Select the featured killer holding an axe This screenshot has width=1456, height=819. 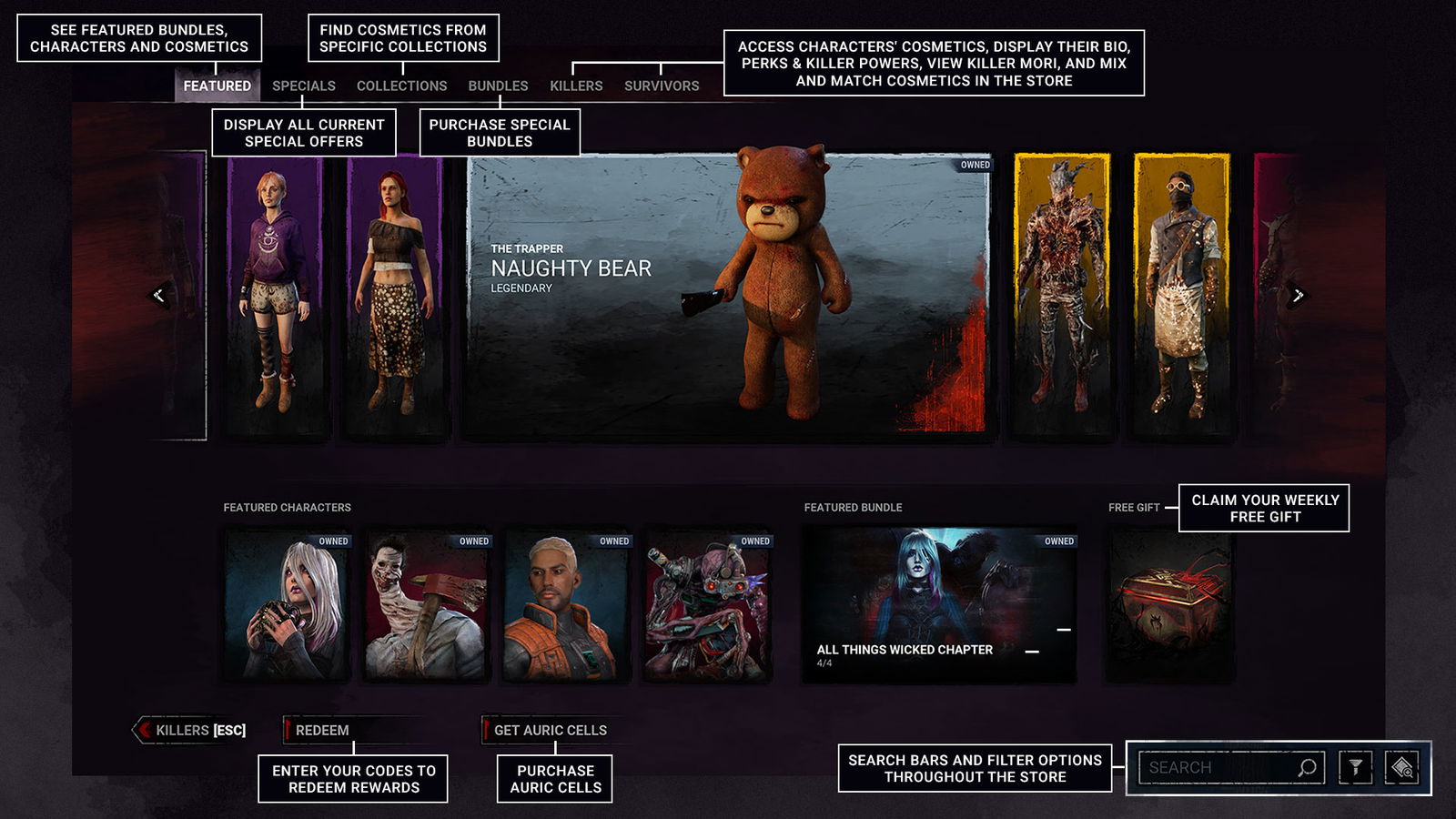pos(427,607)
